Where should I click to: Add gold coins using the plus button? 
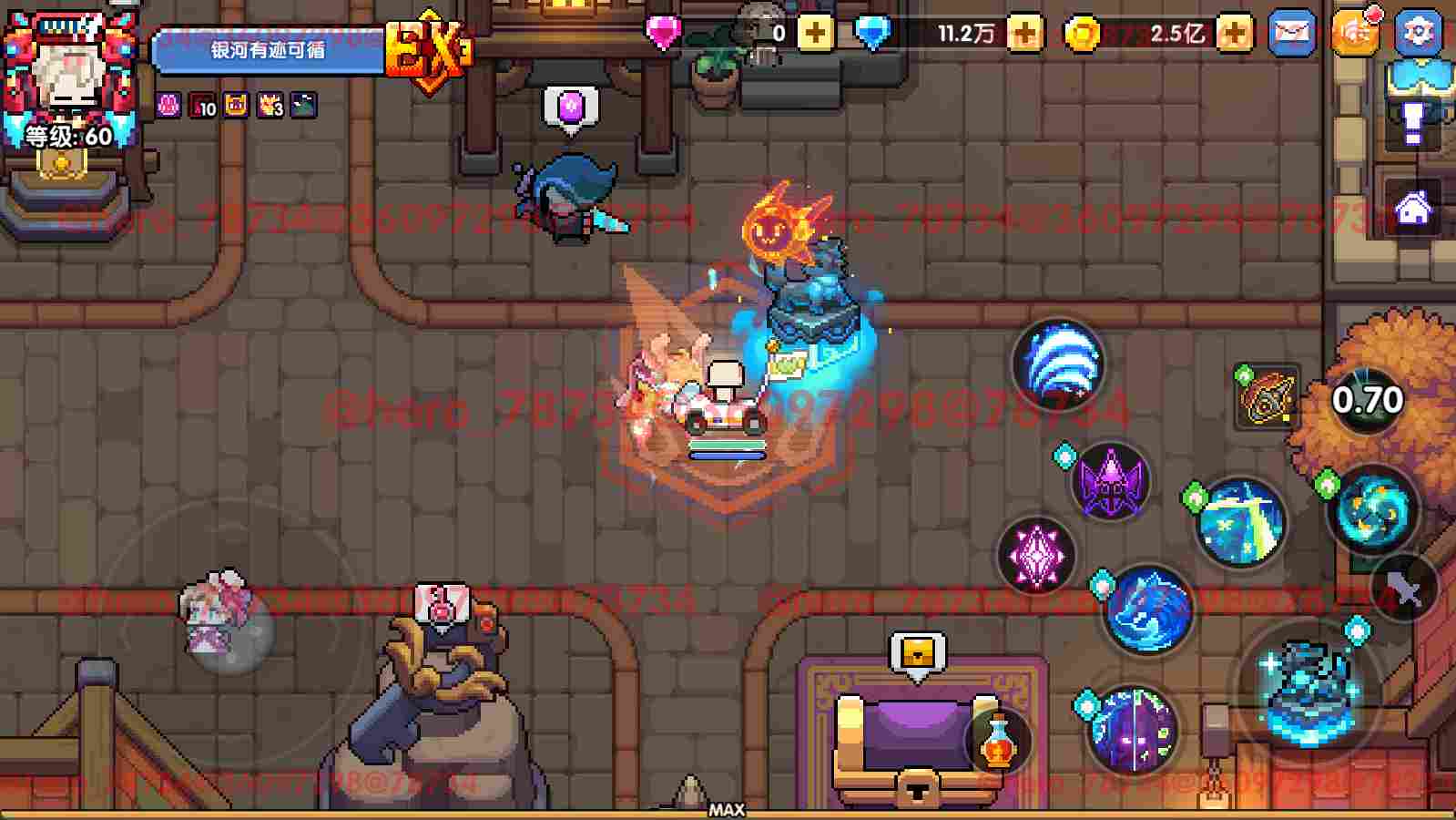pyautogui.click(x=1234, y=34)
